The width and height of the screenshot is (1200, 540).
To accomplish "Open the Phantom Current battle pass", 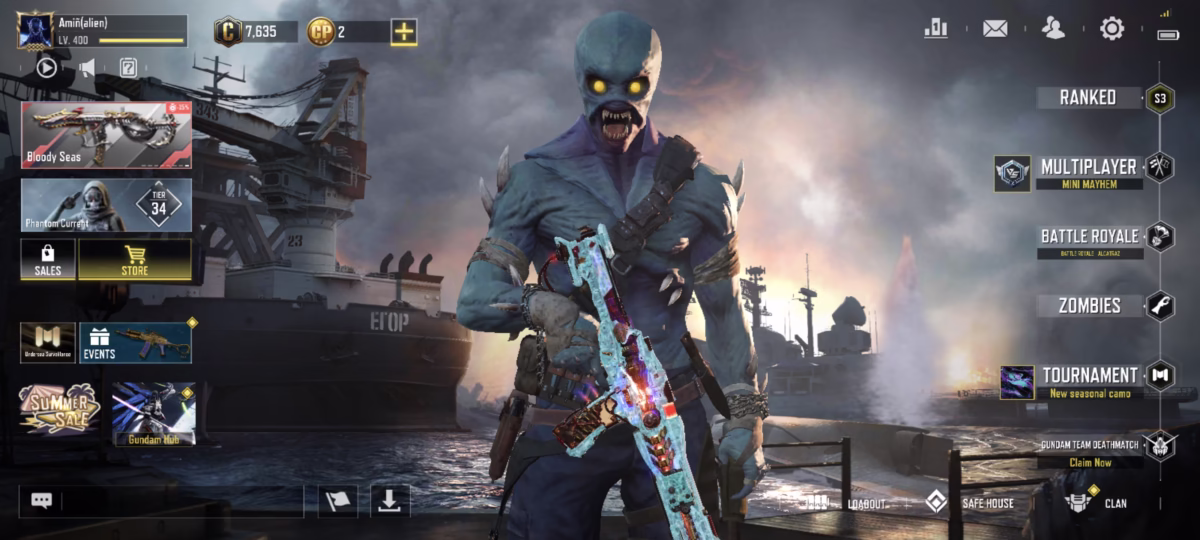I will (x=106, y=205).
